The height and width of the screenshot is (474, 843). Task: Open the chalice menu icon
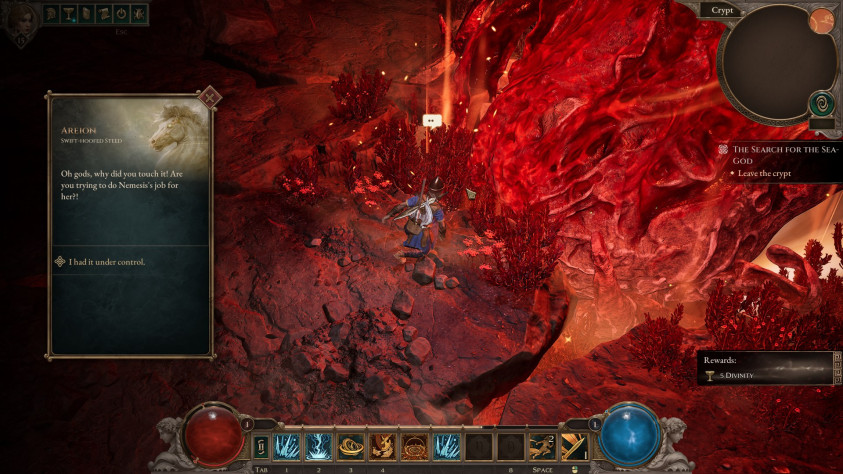[70, 14]
